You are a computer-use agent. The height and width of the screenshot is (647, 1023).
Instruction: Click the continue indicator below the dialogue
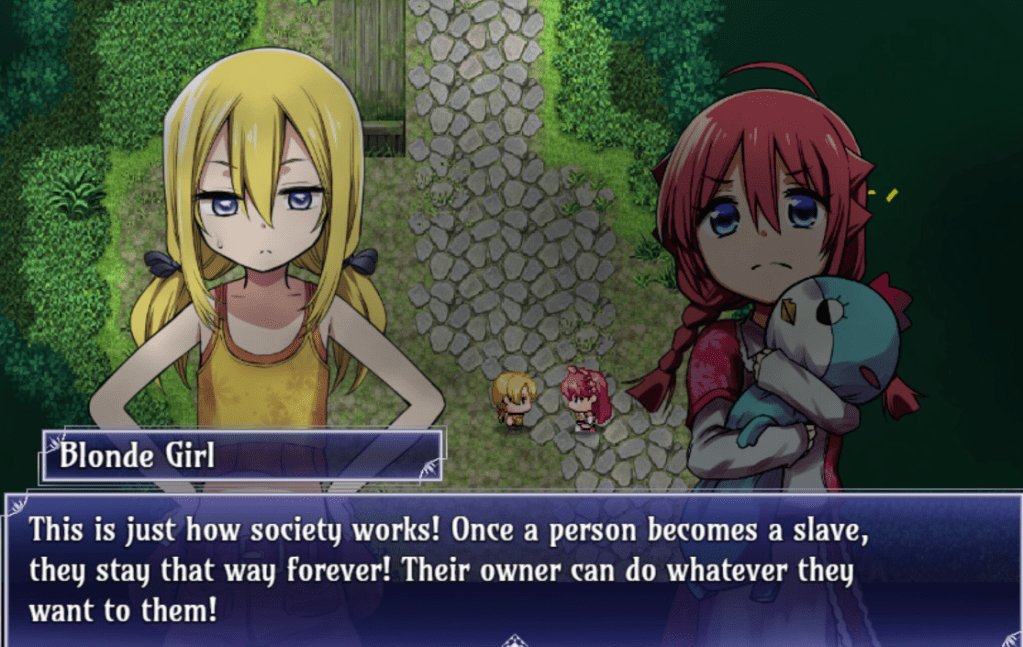(514, 639)
